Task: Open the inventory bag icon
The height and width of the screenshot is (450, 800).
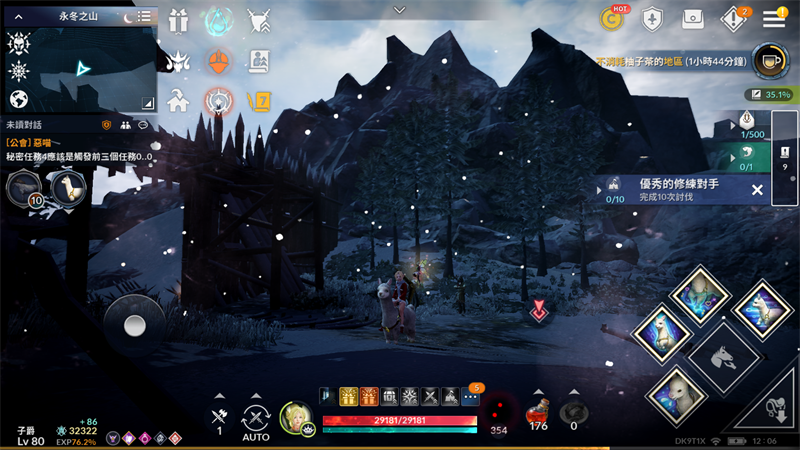Action: 692,18
